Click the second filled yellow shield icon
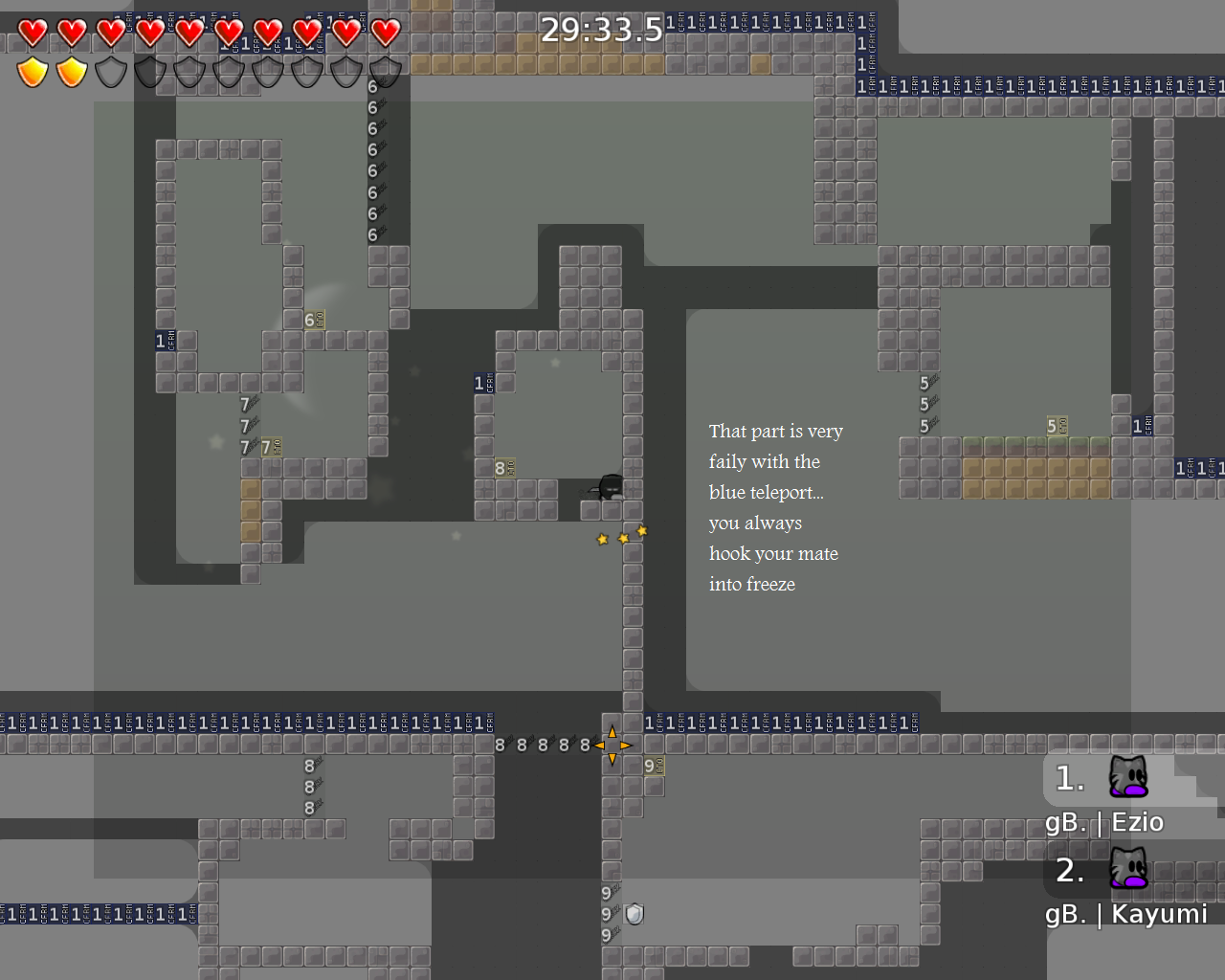Image resolution: width=1225 pixels, height=980 pixels. click(x=71, y=71)
